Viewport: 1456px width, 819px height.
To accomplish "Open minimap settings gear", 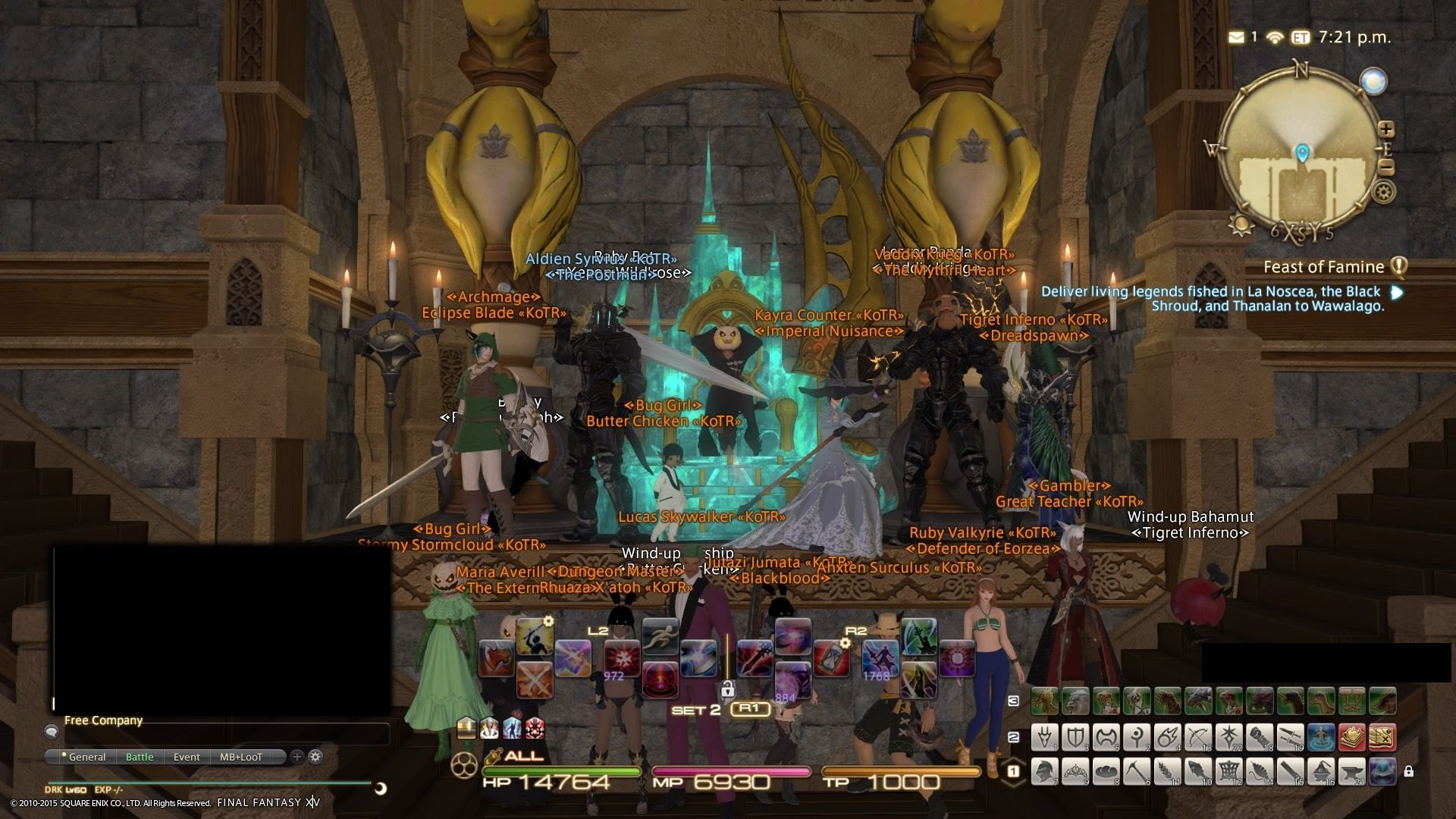I will tap(1385, 191).
